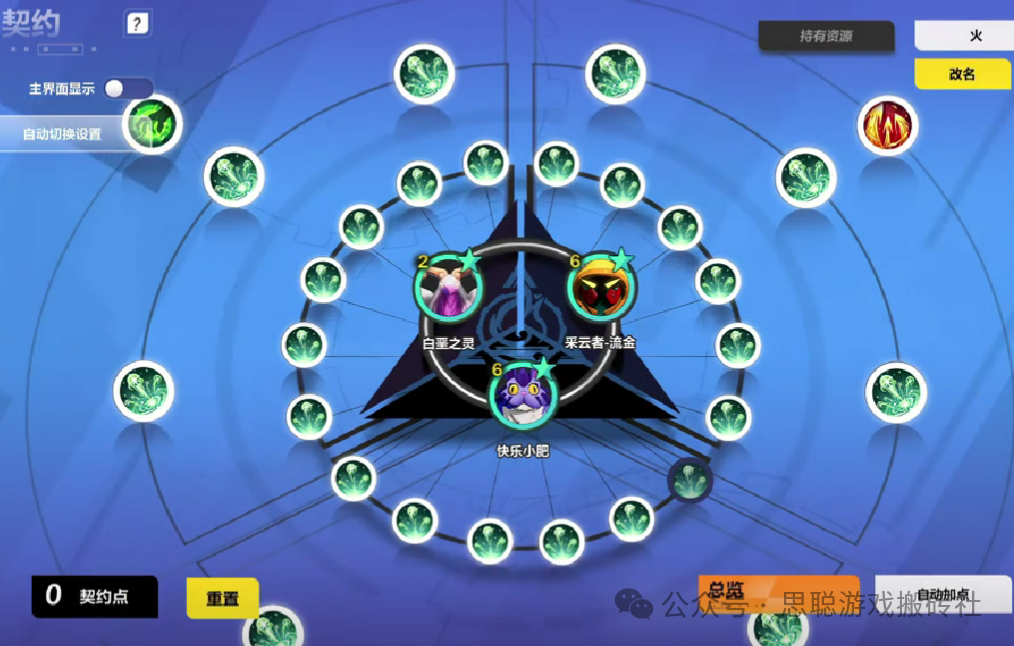Show 持有资源 owned resources

(825, 36)
